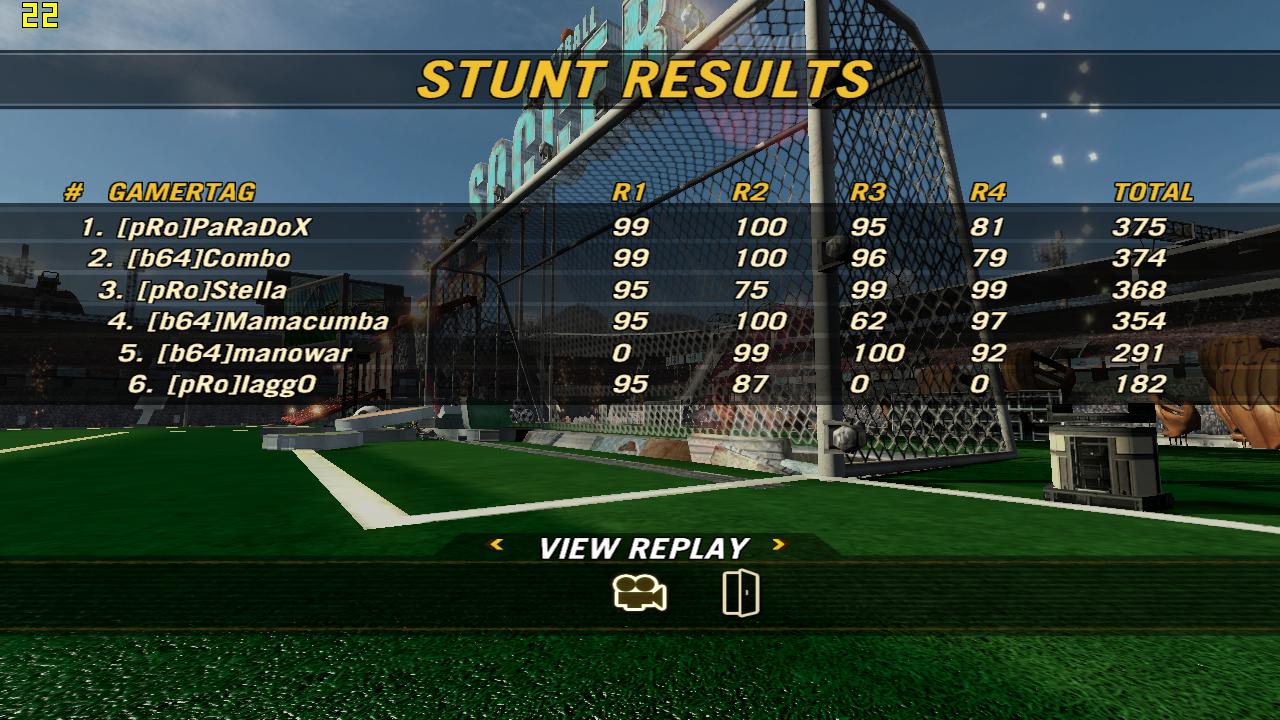Pick the [pRo]Stella results row

[211, 290]
